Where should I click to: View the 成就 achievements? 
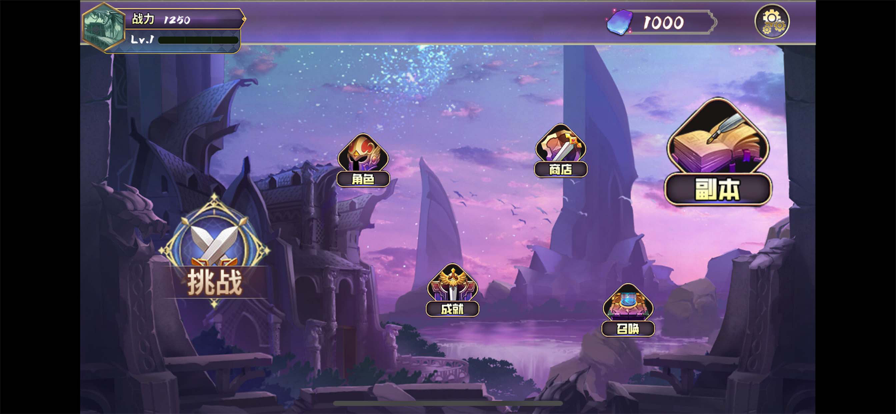coord(452,291)
